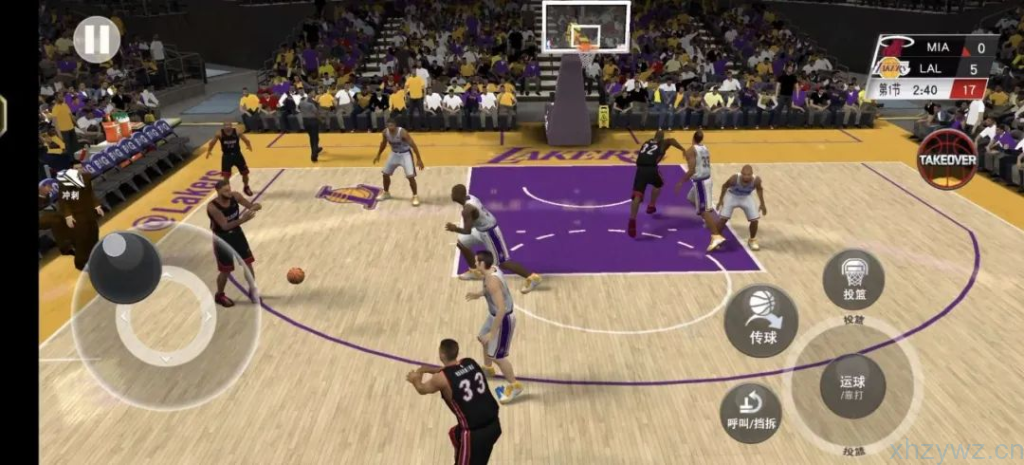
Task: Tap the 冲刺 sprint shoe icon
Action: point(70,183)
